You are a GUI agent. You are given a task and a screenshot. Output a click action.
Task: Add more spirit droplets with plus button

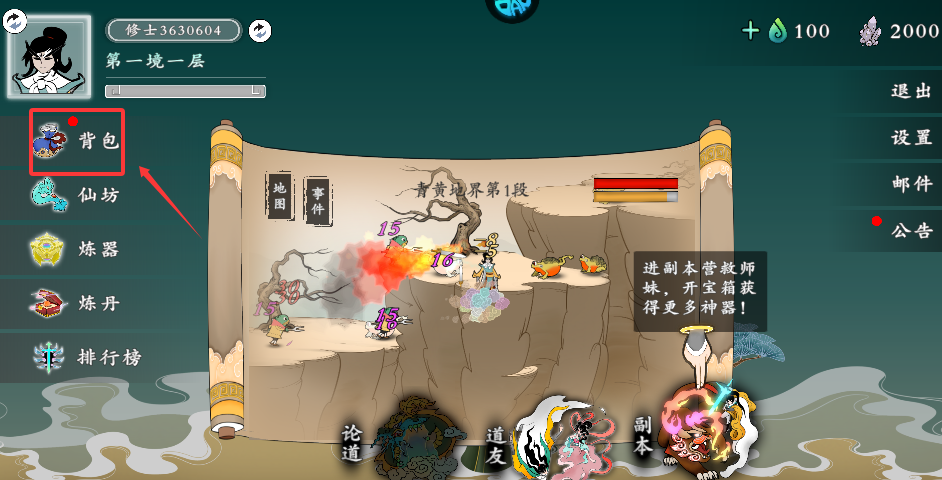tap(751, 31)
